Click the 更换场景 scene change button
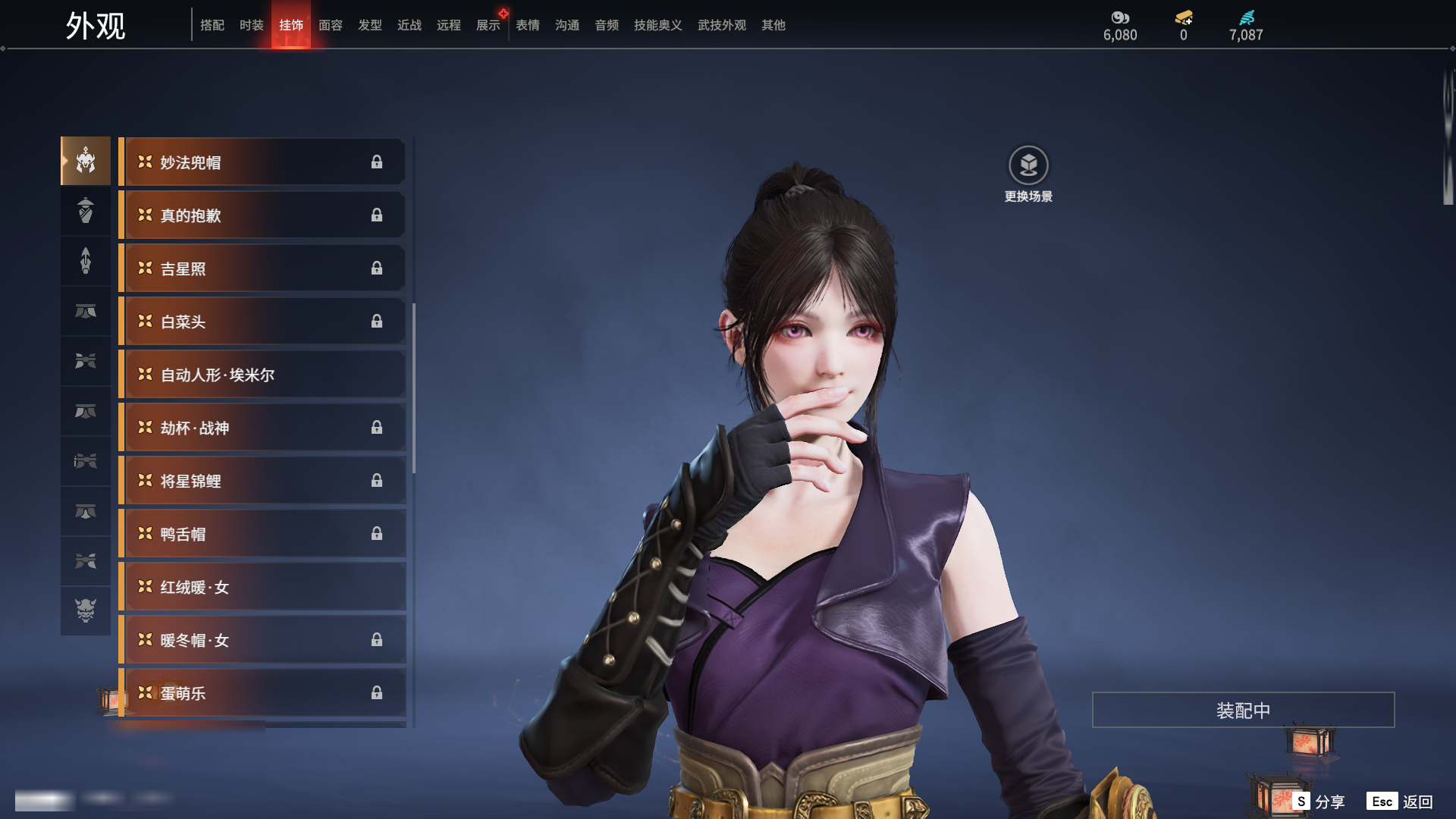Image resolution: width=1456 pixels, height=819 pixels. click(1028, 166)
